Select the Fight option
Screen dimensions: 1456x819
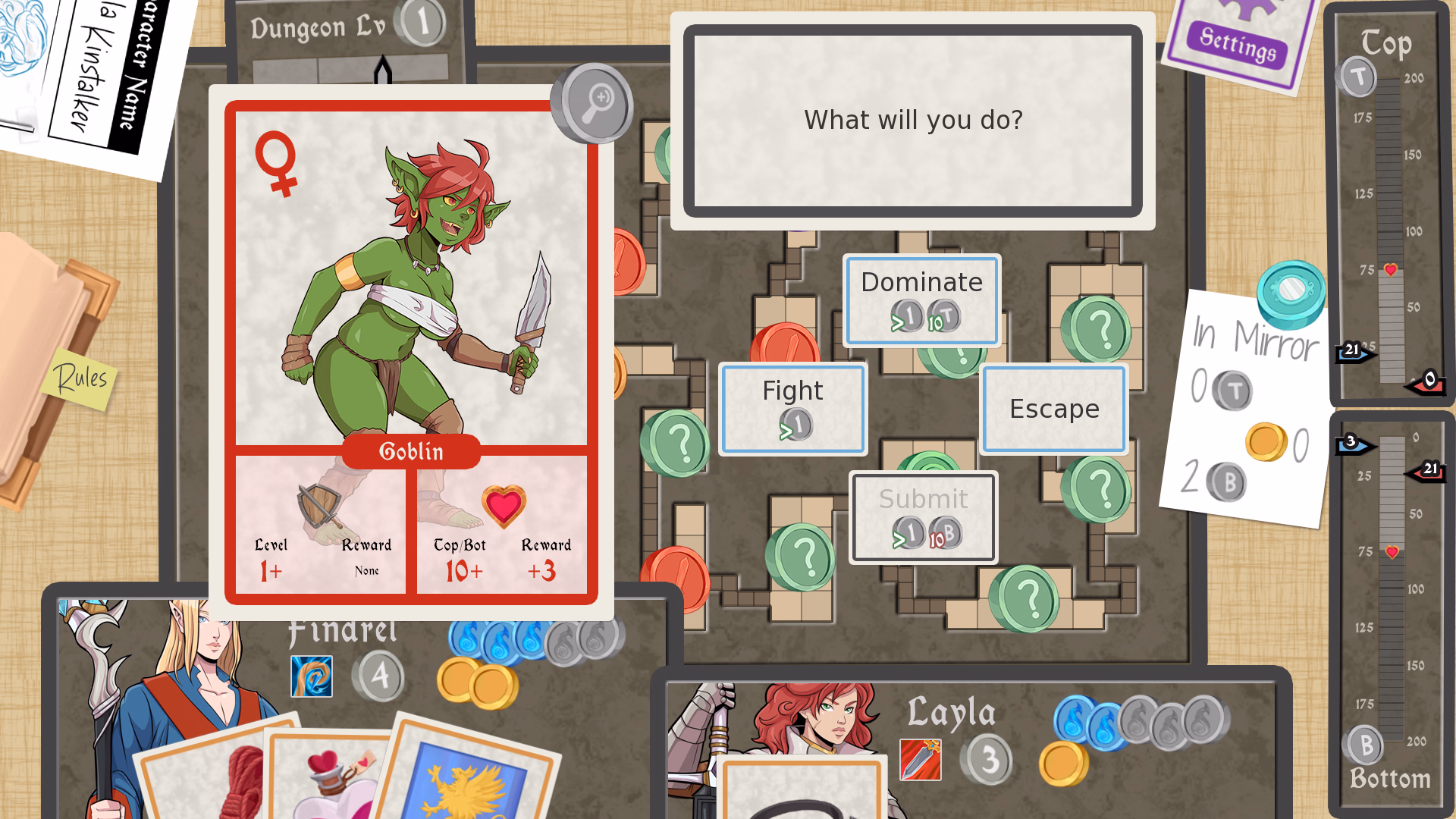click(792, 409)
